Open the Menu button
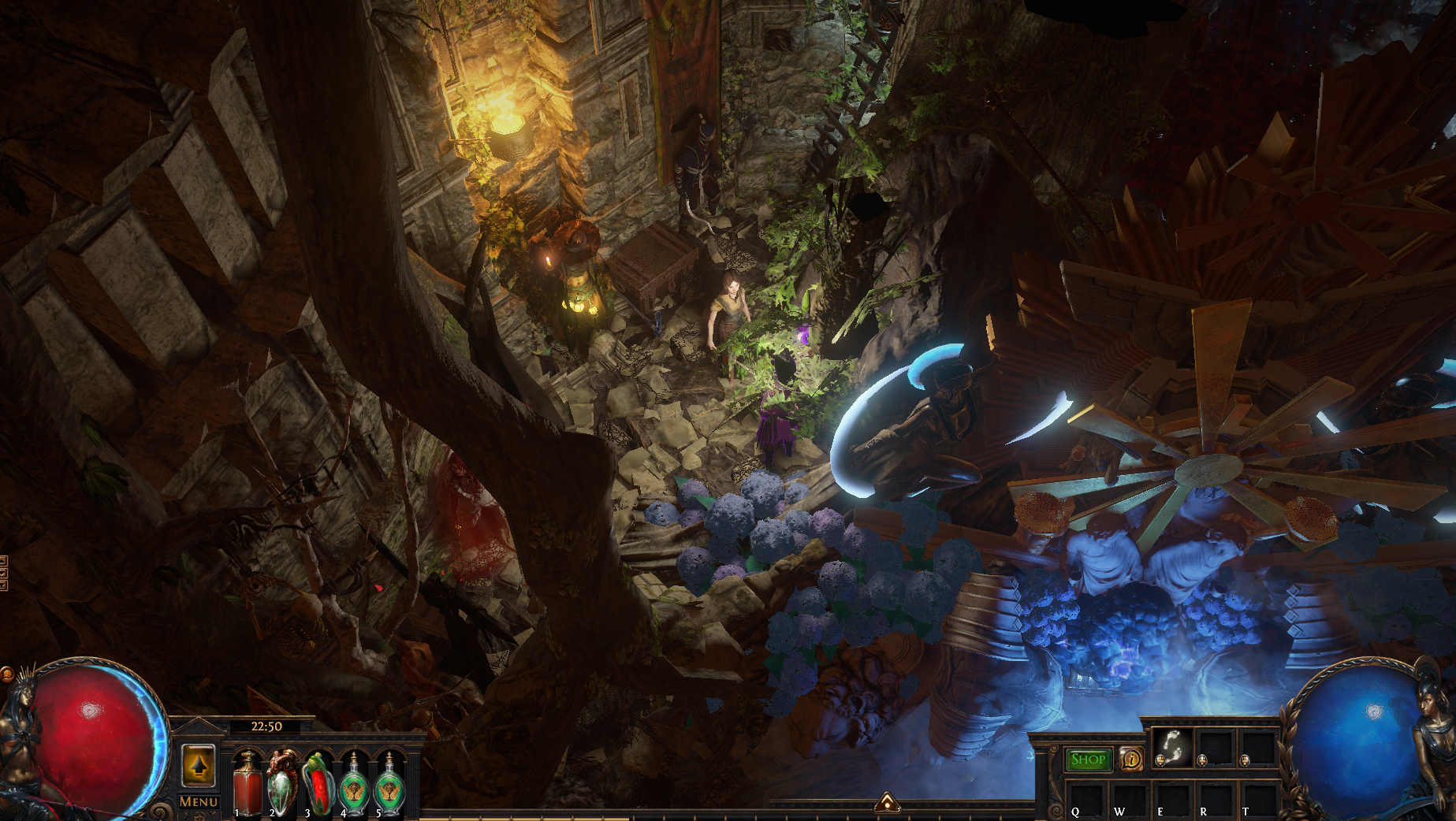 (x=198, y=802)
